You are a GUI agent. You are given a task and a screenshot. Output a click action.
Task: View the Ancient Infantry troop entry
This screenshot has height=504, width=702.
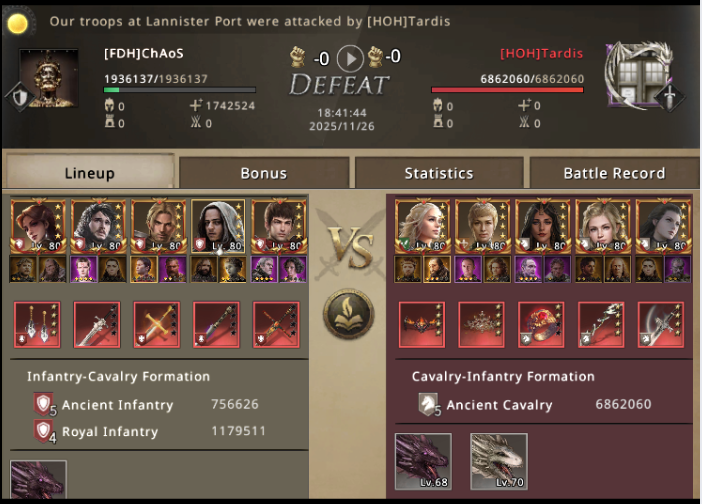(117, 405)
